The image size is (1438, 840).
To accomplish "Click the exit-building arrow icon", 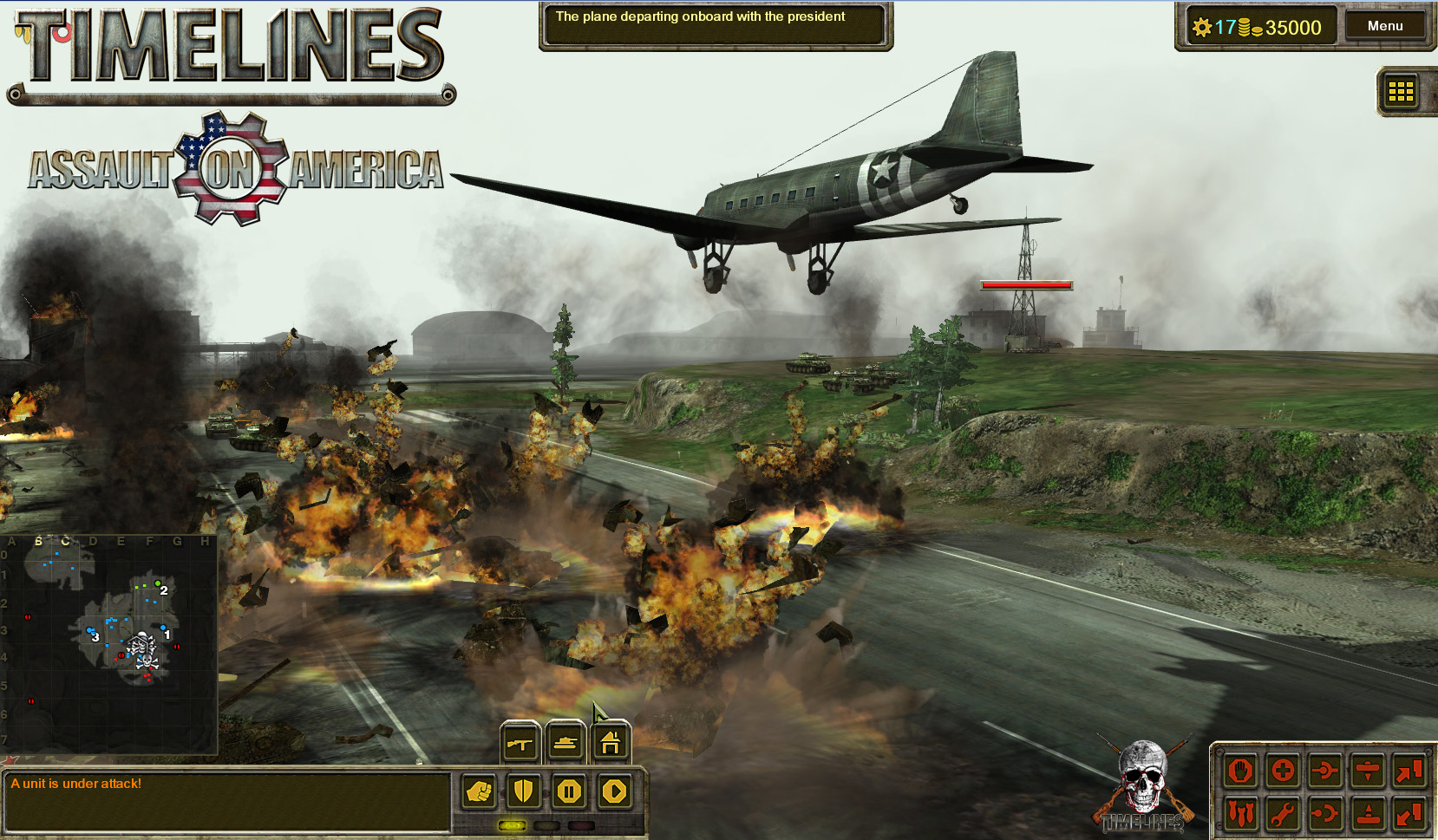I will [1409, 813].
